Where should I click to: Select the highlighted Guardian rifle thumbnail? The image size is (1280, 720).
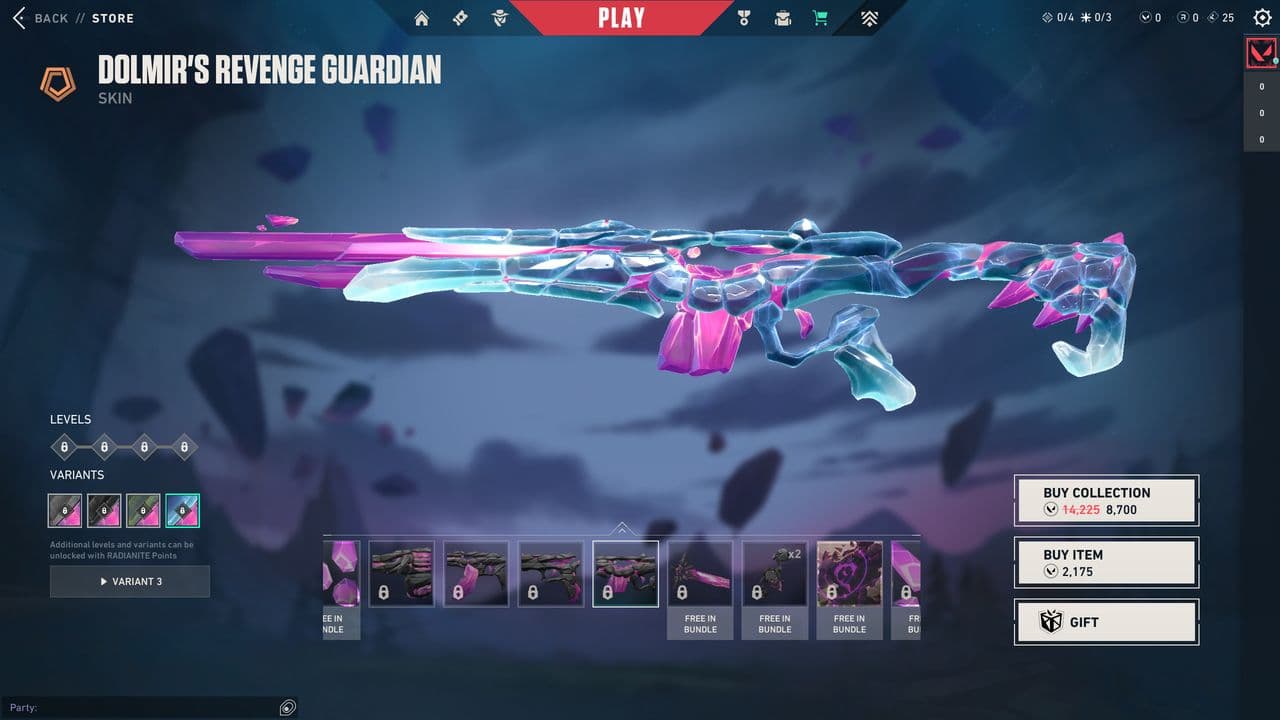click(x=626, y=574)
